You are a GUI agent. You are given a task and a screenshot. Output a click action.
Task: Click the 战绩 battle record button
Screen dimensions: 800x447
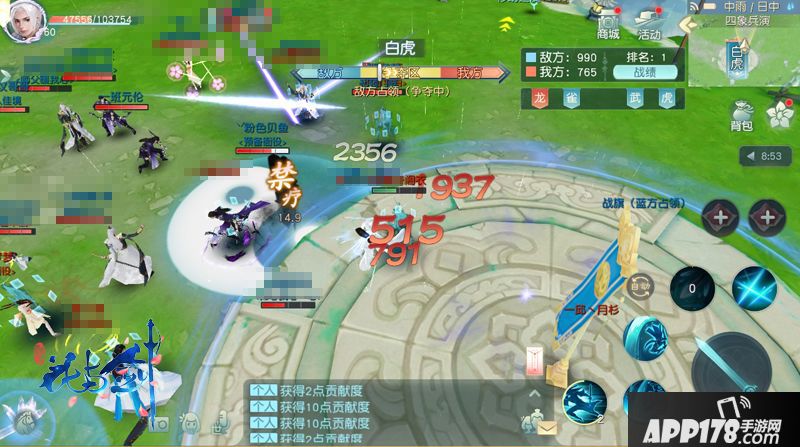(x=649, y=72)
